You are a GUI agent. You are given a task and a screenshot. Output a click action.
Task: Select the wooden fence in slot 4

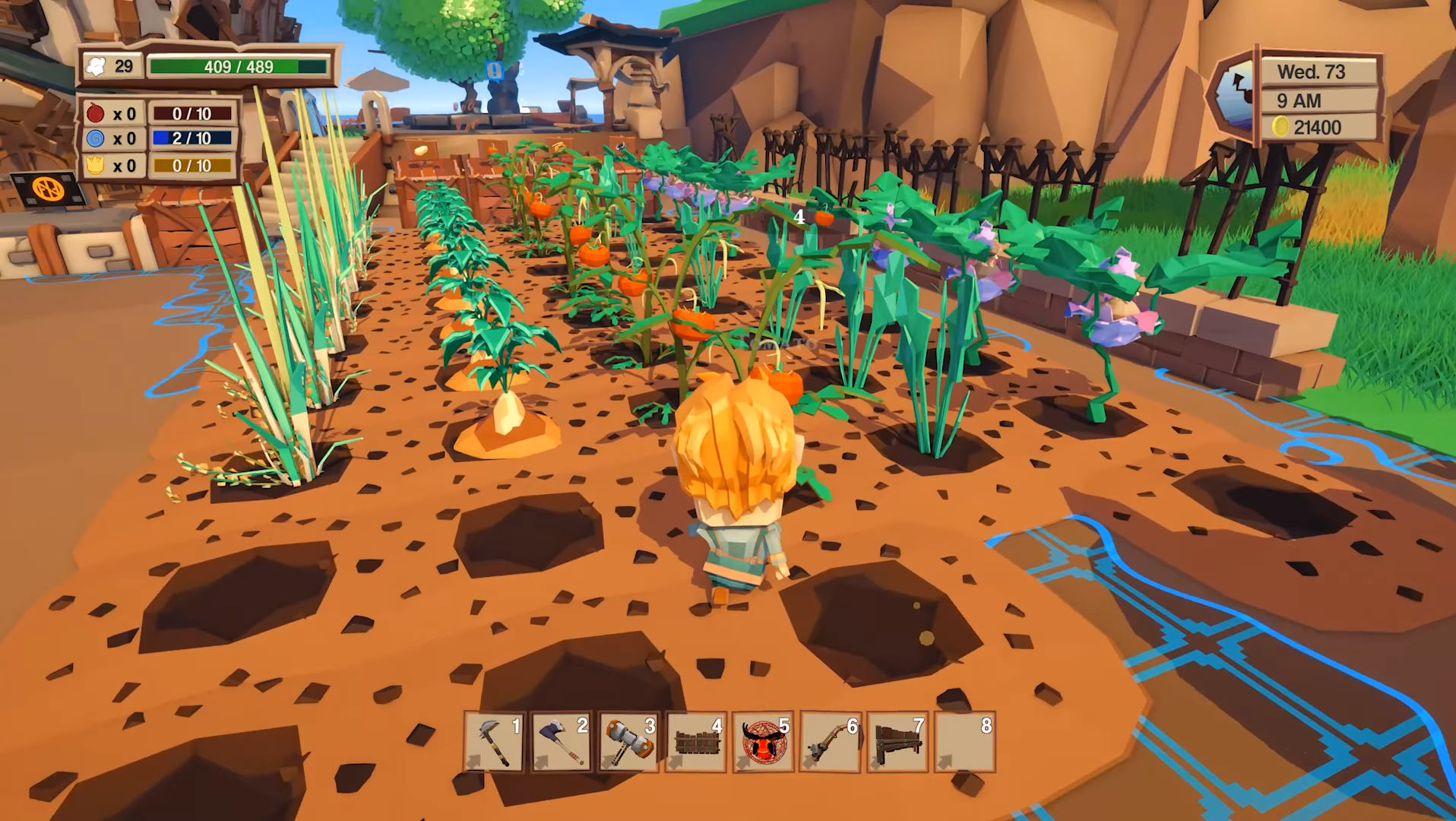click(695, 742)
